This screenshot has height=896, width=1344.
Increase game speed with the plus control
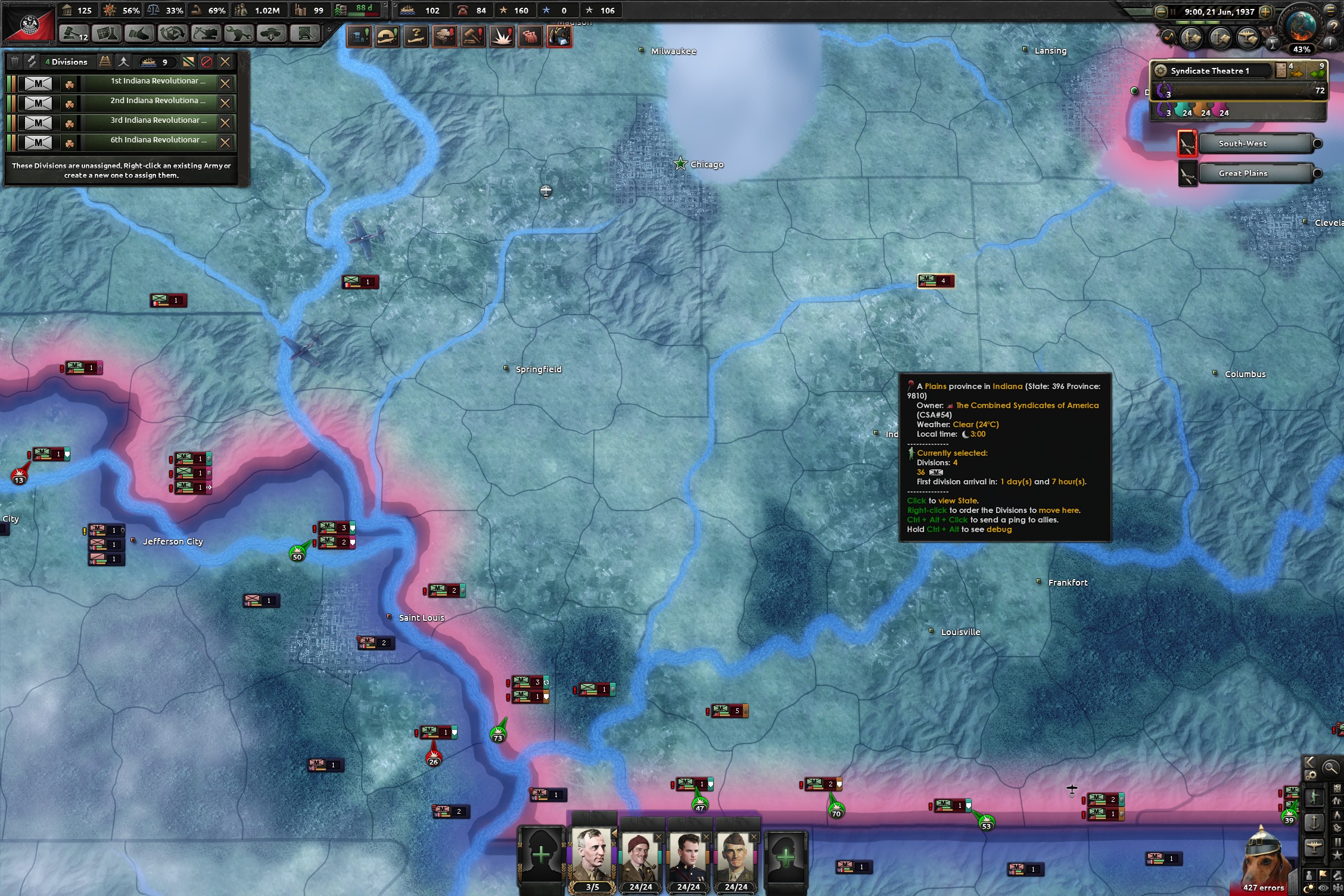1266,11
